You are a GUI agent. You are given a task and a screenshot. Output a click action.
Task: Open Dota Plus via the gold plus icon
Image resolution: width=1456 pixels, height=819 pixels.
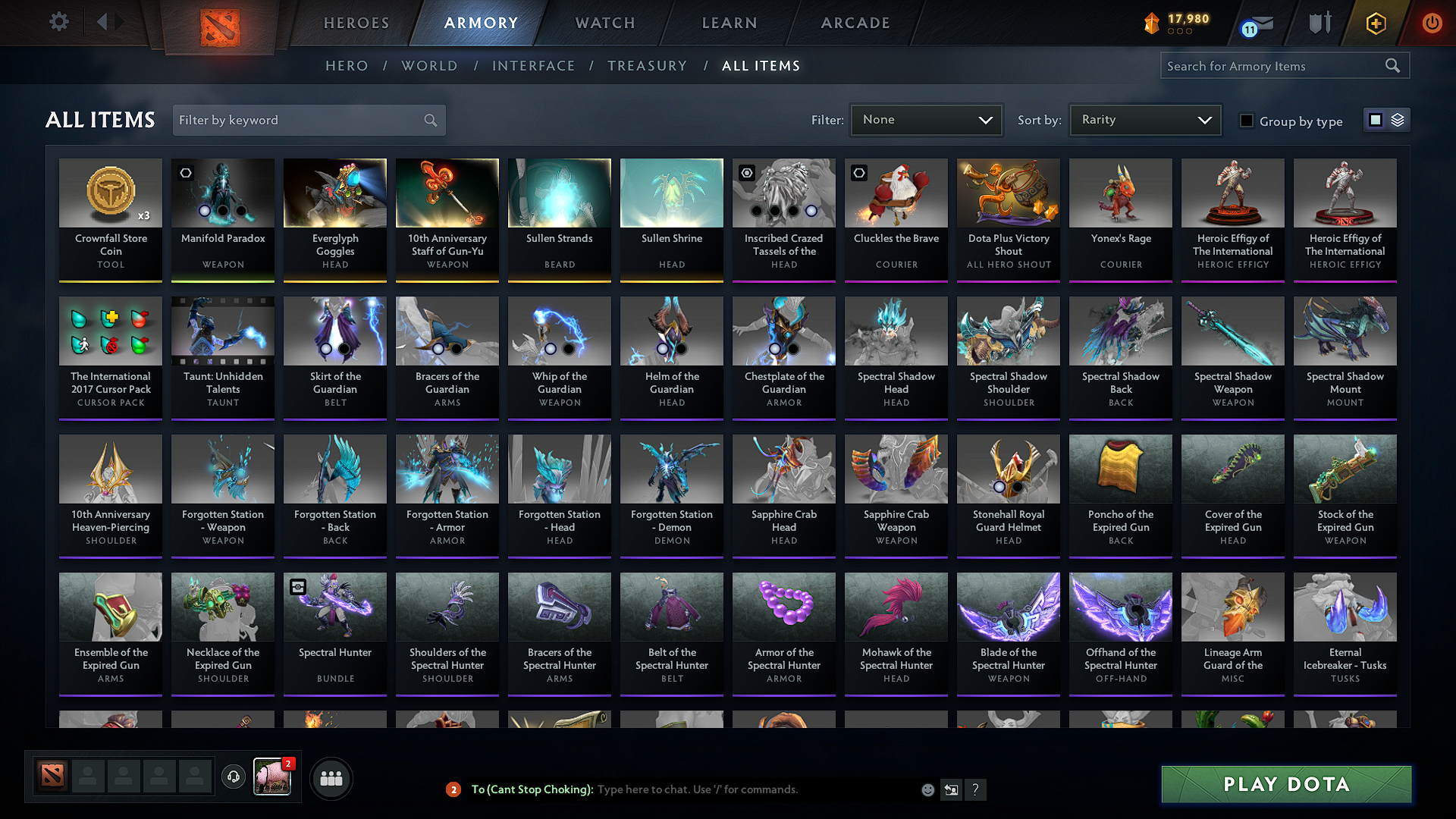(1375, 24)
